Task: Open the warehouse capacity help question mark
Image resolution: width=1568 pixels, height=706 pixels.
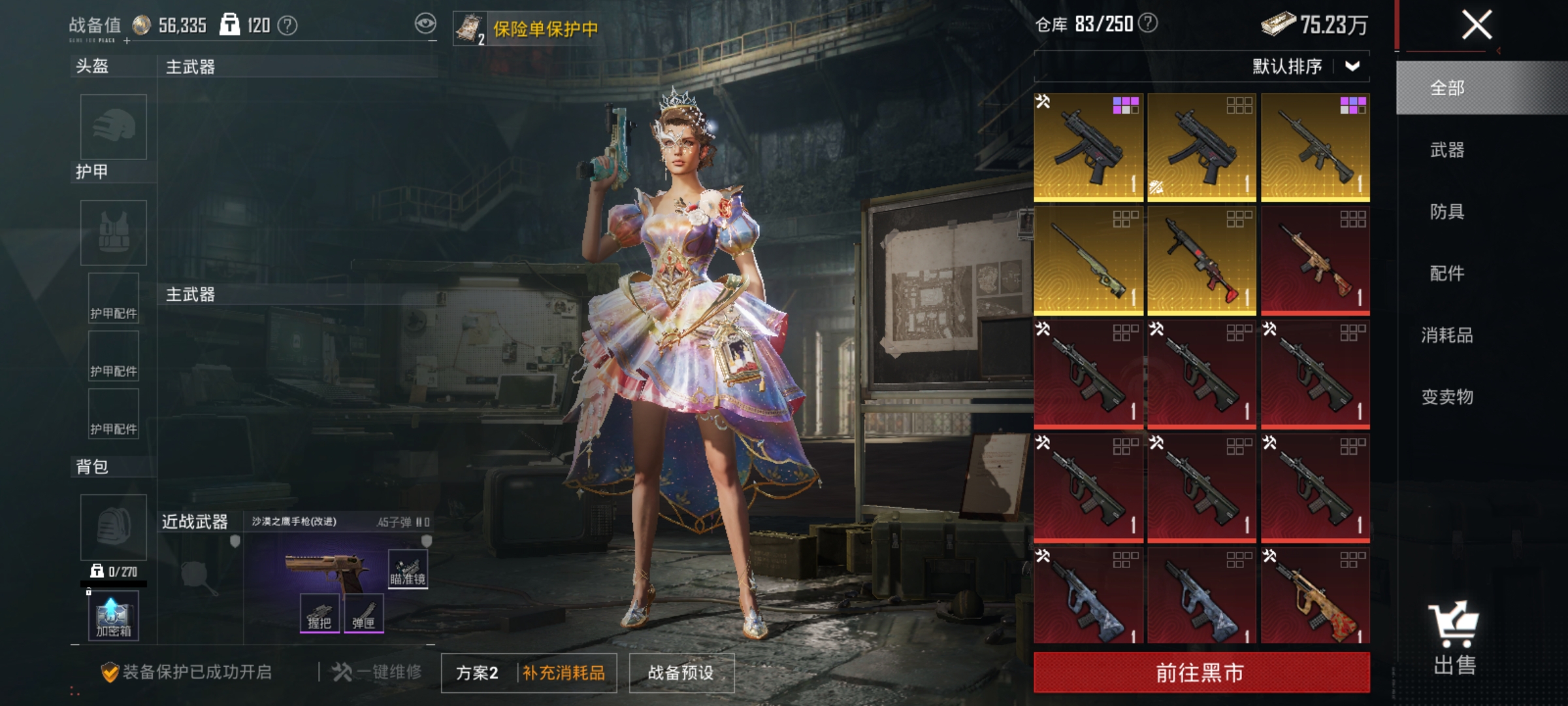Action: (1148, 24)
